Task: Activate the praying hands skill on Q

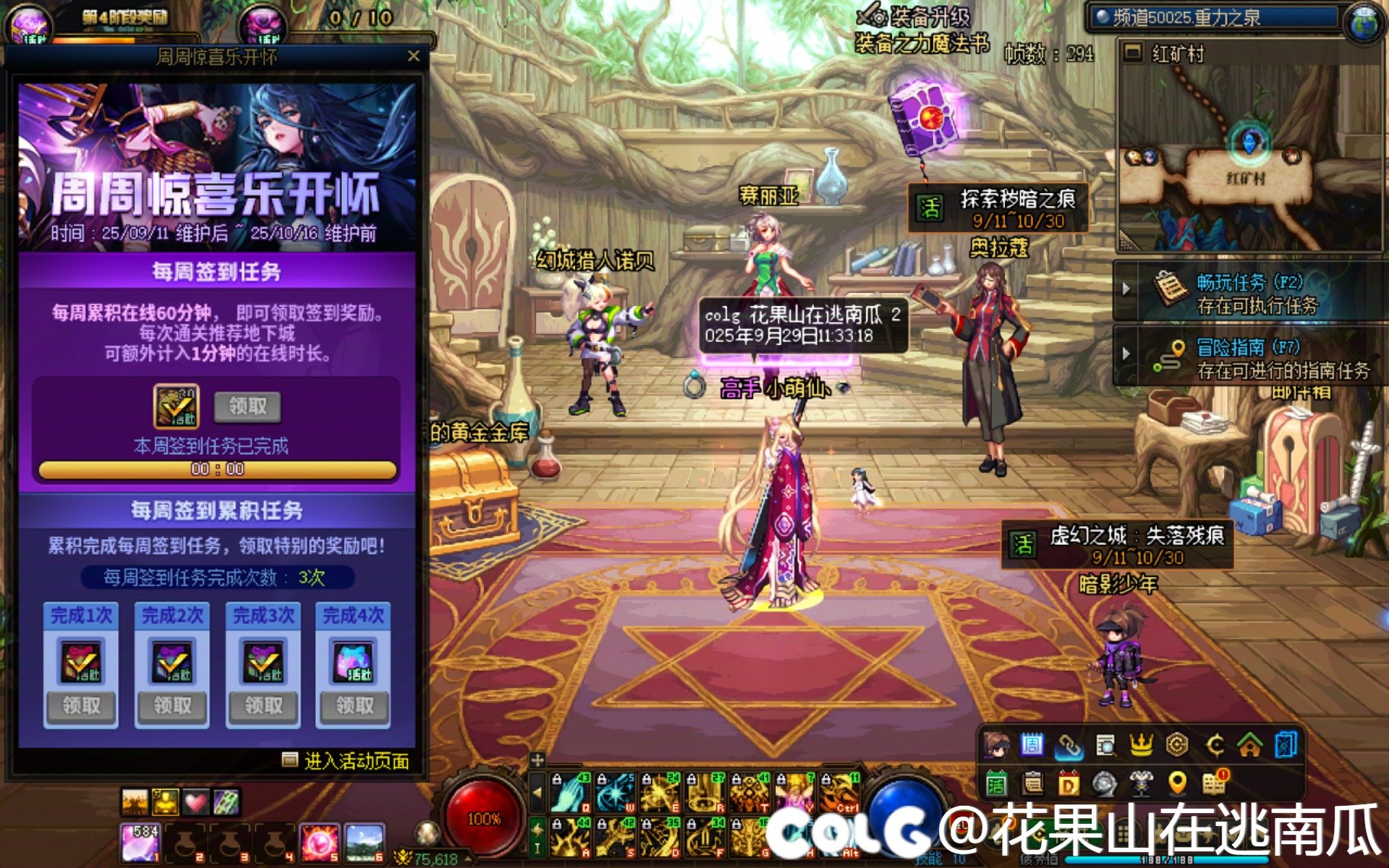Action: click(x=571, y=793)
